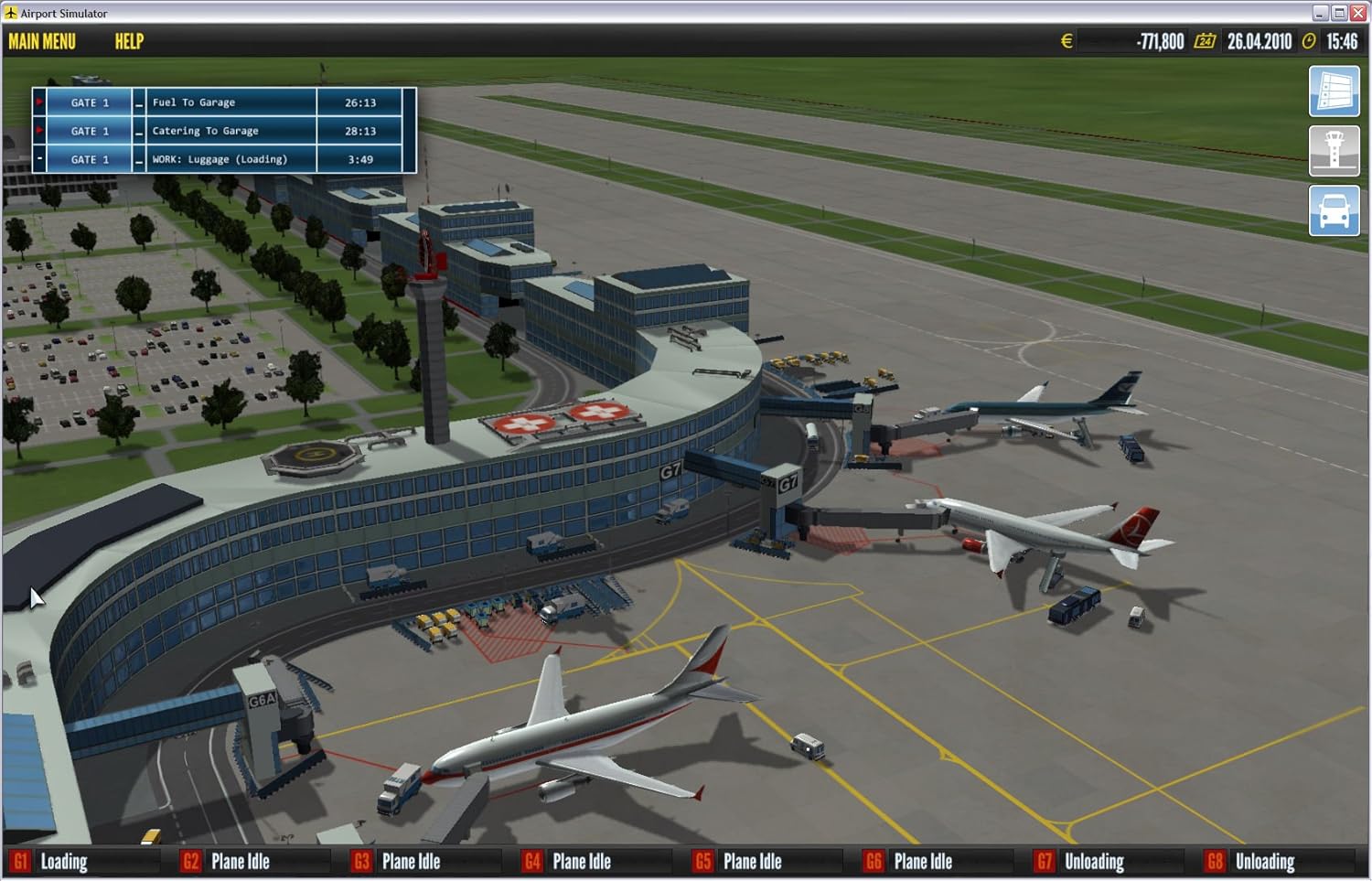
Task: Close the Airport Simulator window
Action: (1358, 13)
